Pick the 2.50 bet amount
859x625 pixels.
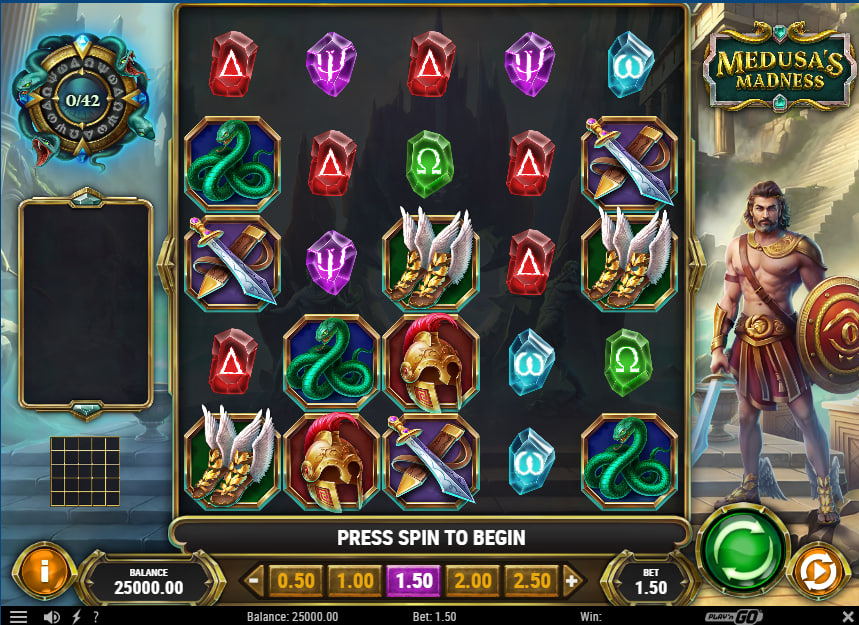pyautogui.click(x=531, y=580)
